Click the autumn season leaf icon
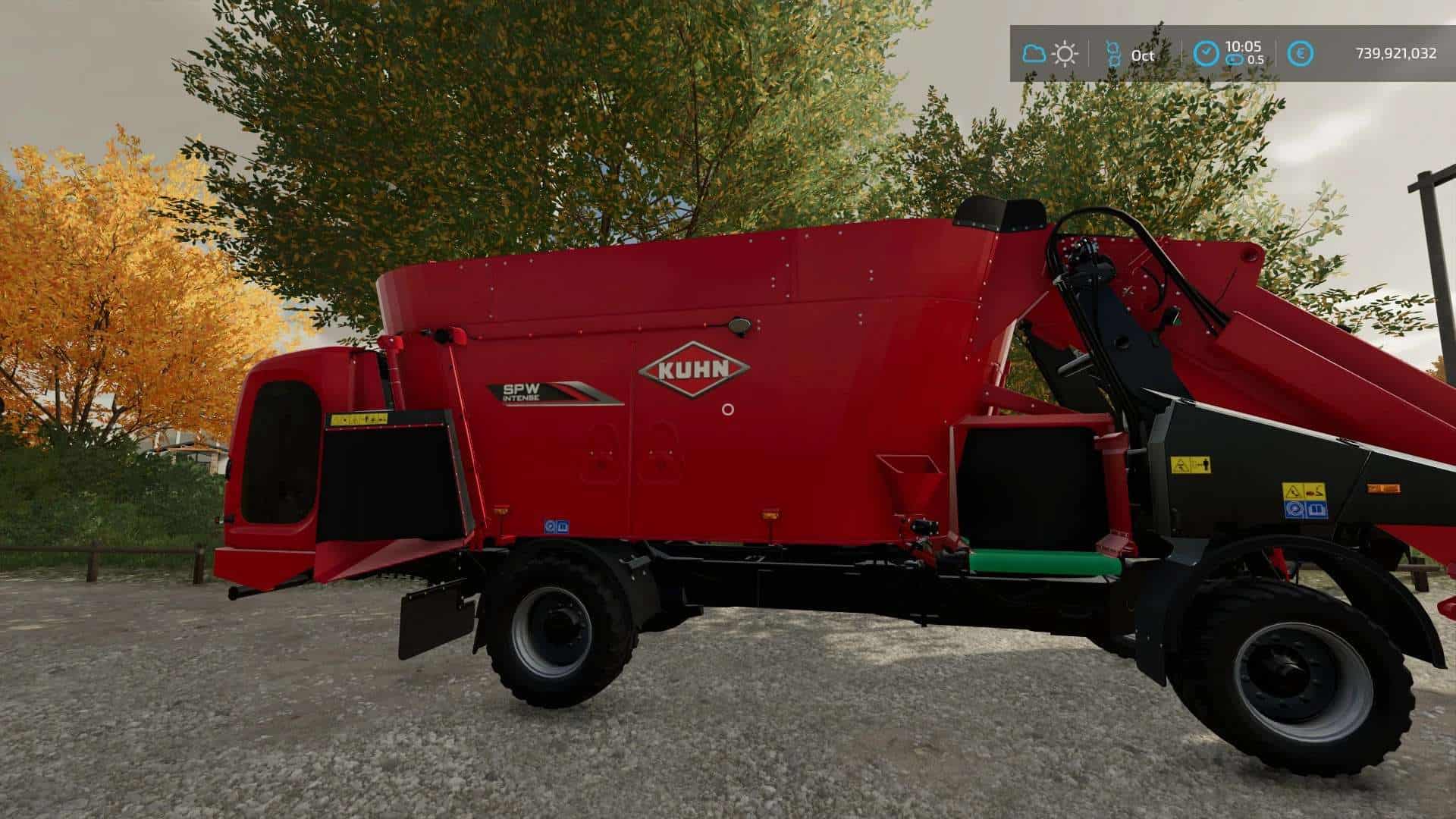The image size is (1456, 819). pos(1113,53)
